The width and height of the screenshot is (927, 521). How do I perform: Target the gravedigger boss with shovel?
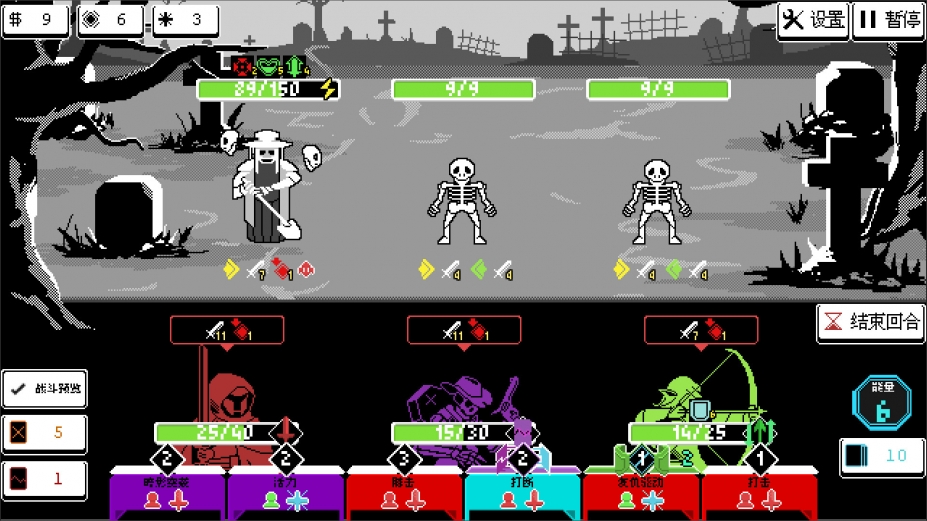[264, 190]
